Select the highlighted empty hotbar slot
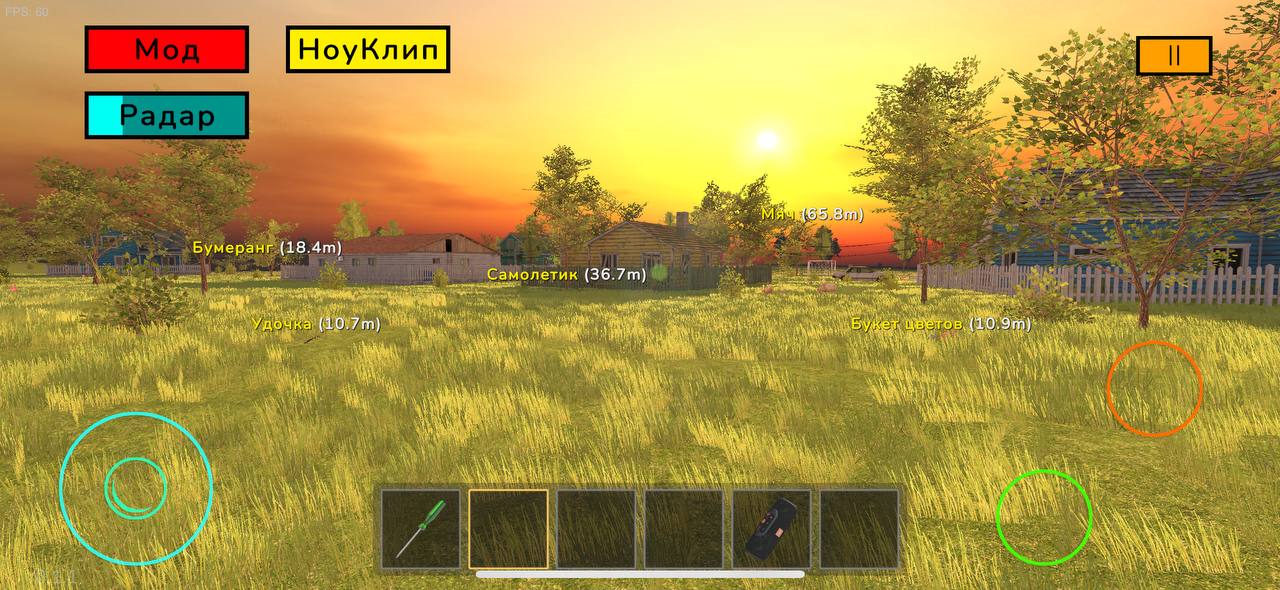This screenshot has width=1280, height=590. (x=509, y=529)
